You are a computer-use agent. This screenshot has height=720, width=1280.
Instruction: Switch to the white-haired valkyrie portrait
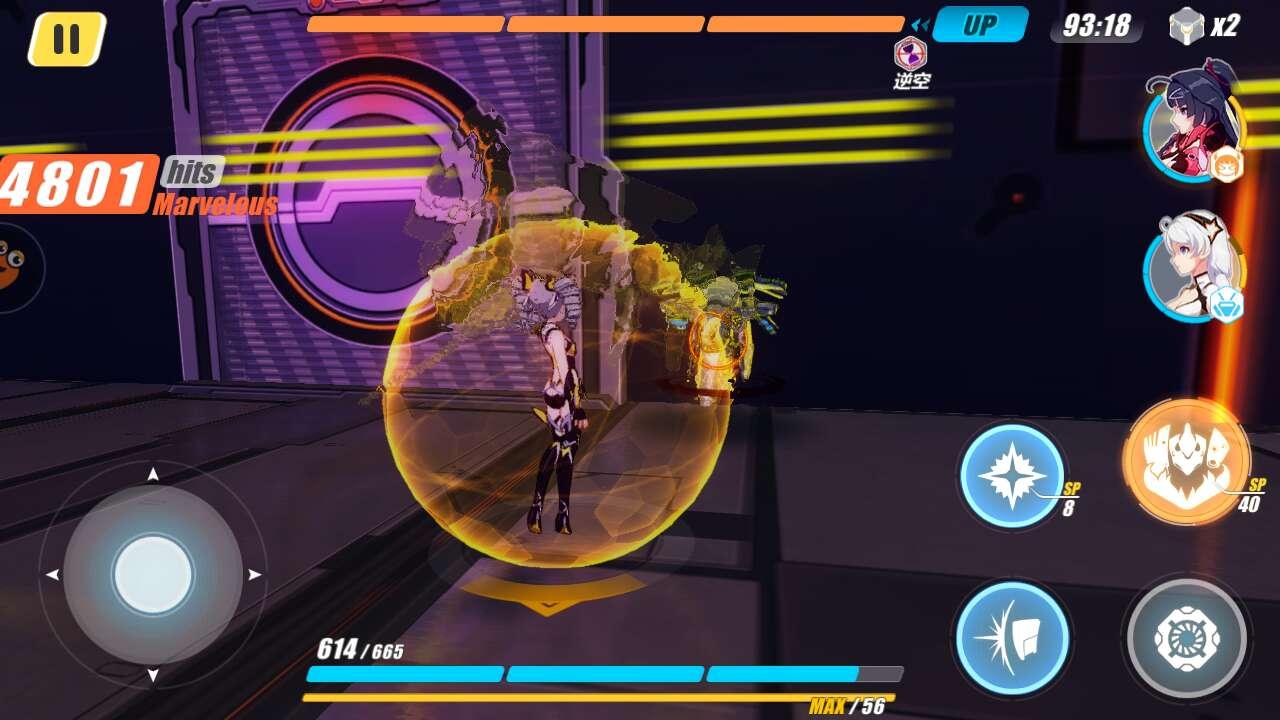(1192, 266)
